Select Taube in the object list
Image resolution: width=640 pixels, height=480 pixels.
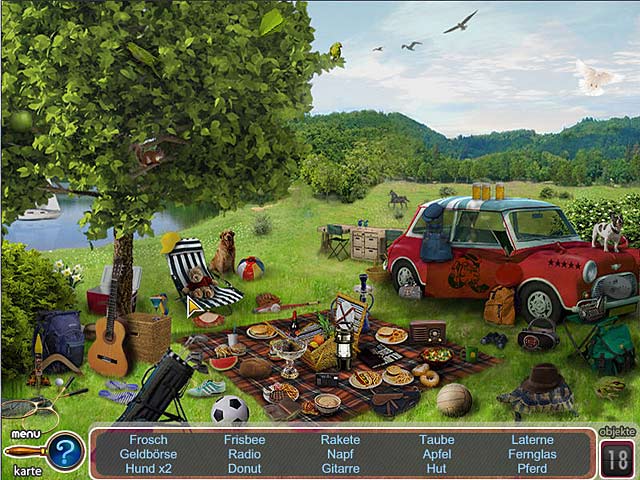coord(437,440)
